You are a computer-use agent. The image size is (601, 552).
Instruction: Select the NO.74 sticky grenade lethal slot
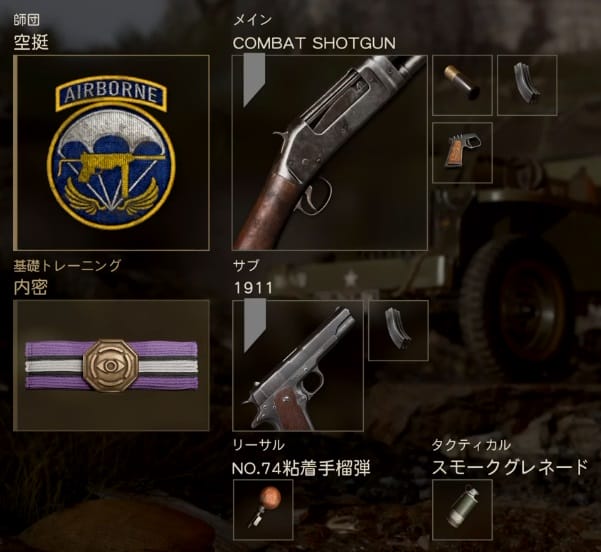tap(262, 509)
